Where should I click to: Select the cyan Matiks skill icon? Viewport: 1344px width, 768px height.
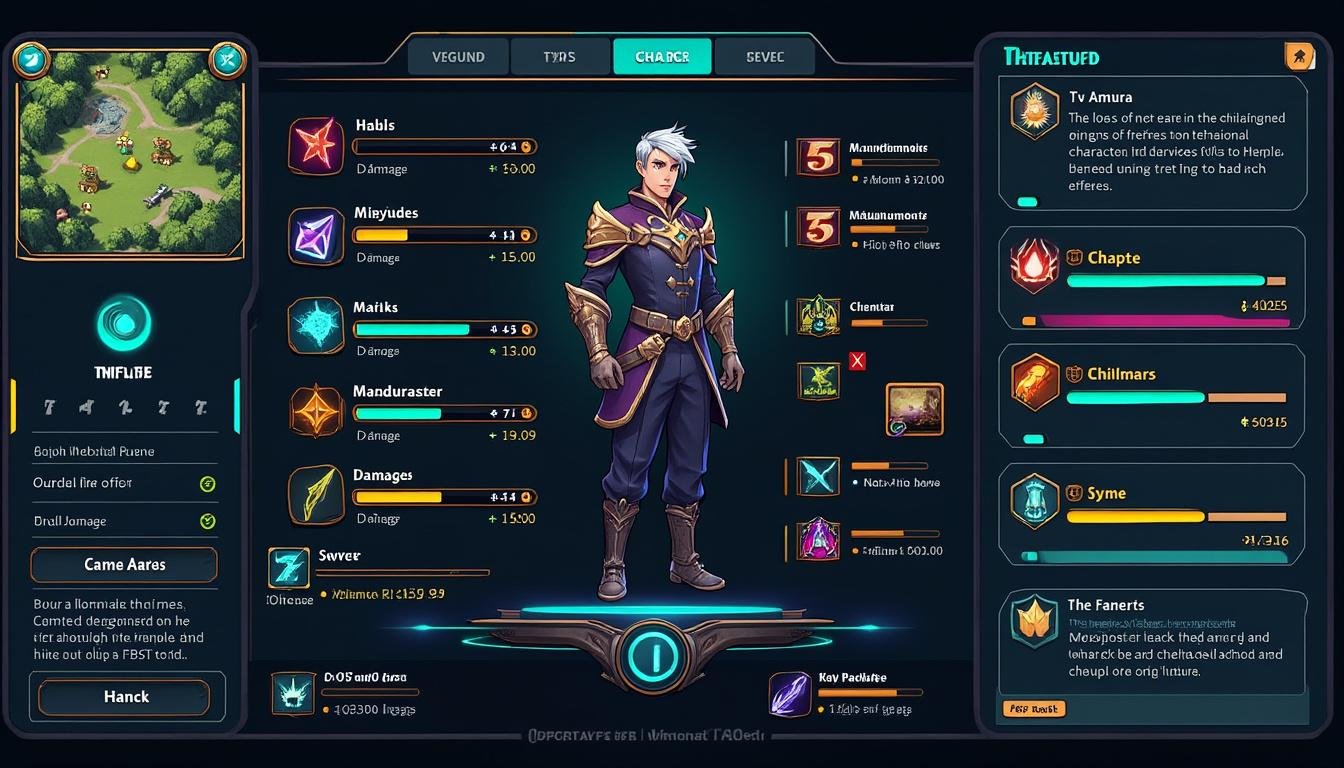coord(316,326)
